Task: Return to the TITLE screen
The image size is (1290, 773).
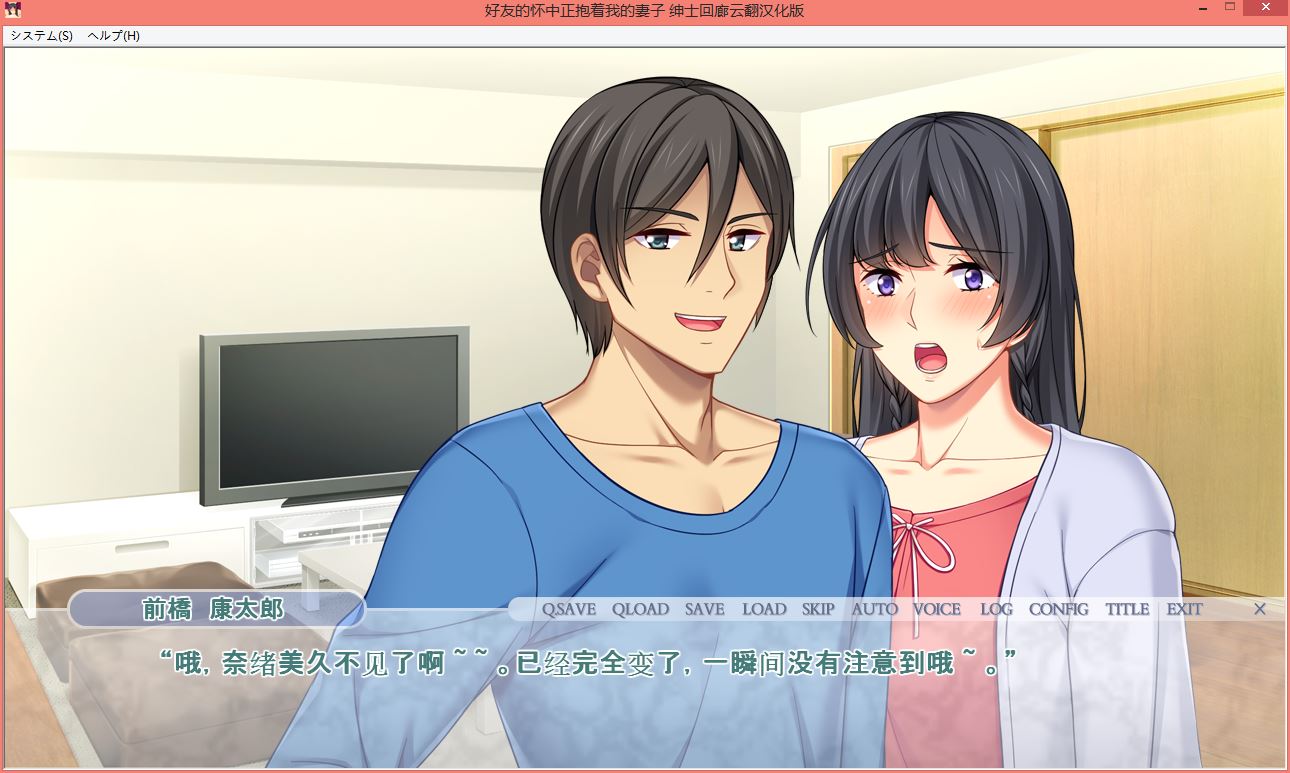Action: (1127, 609)
